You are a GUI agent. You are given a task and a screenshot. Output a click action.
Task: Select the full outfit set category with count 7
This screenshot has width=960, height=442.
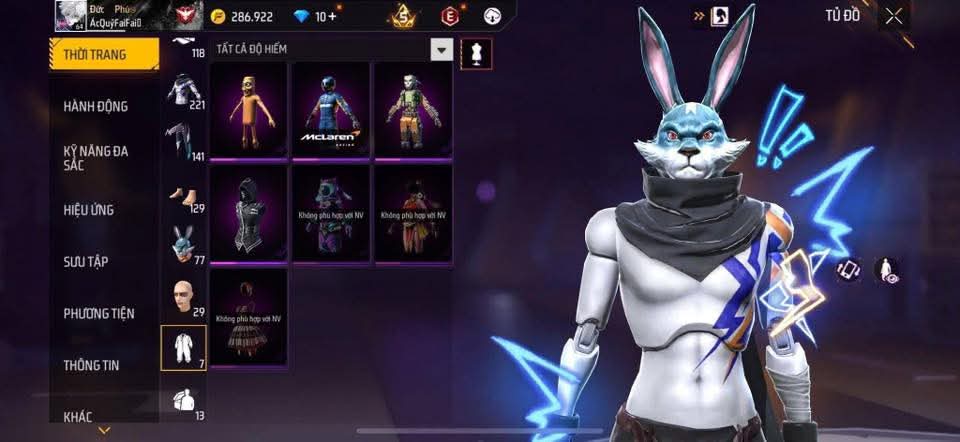pos(183,347)
